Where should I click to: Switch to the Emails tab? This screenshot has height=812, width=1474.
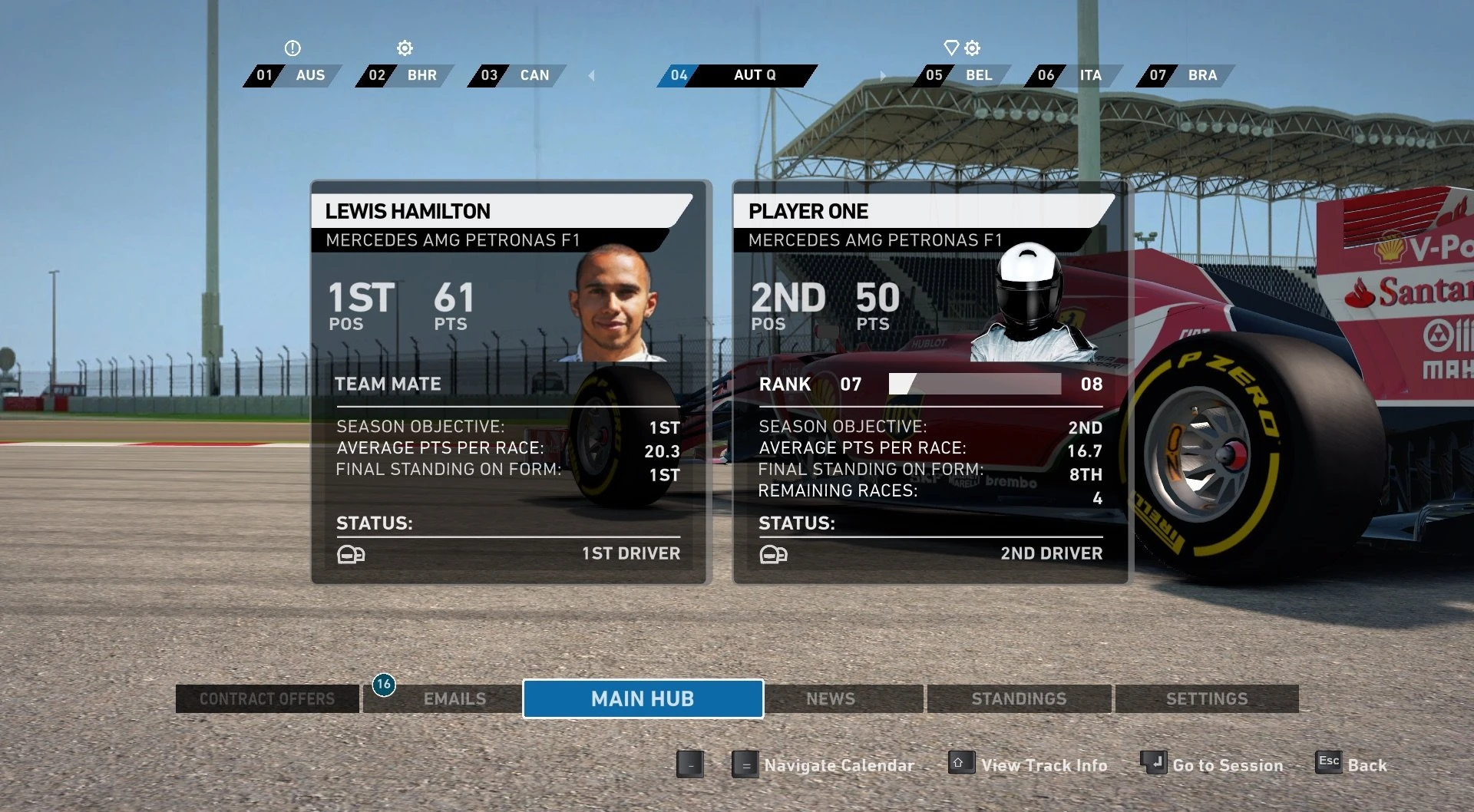pyautogui.click(x=454, y=698)
